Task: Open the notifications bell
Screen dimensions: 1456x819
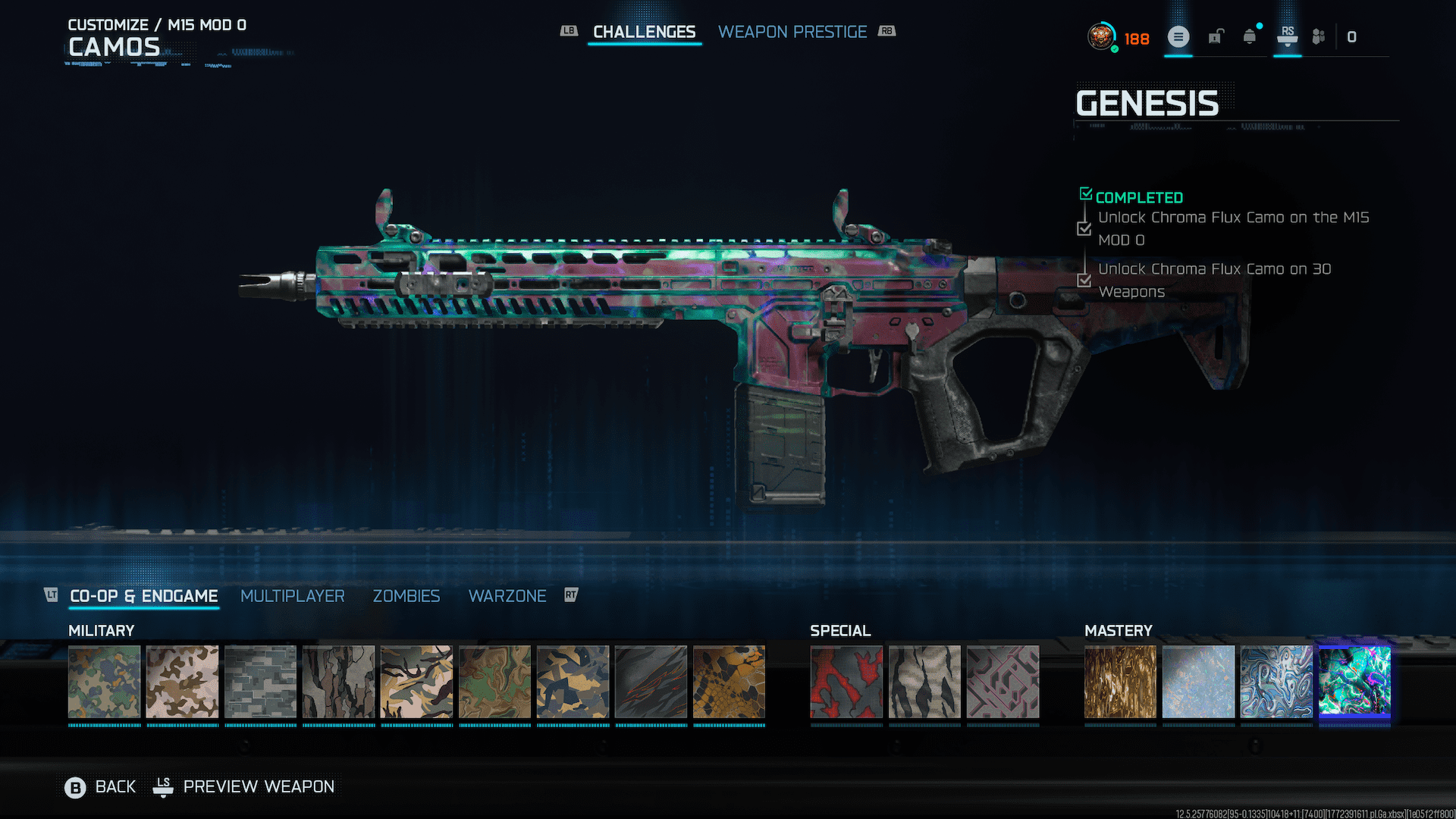Action: point(1250,36)
